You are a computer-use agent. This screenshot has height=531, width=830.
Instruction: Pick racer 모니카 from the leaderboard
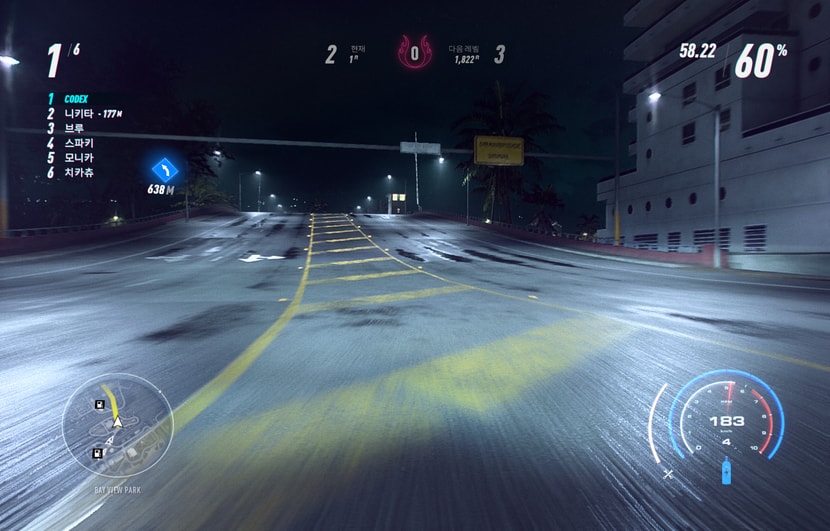click(x=78, y=157)
